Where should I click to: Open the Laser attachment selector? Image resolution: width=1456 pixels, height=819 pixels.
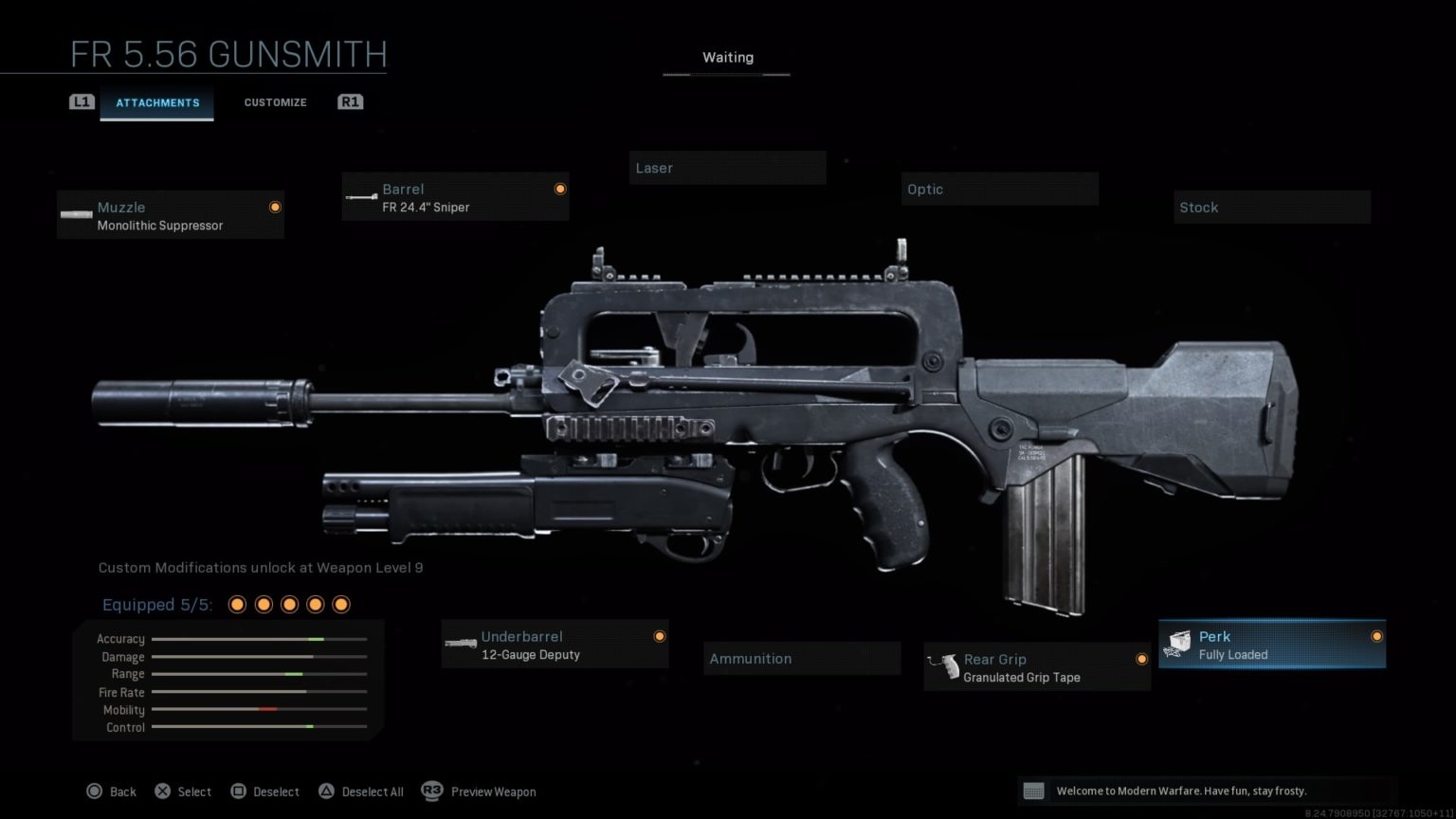point(727,168)
